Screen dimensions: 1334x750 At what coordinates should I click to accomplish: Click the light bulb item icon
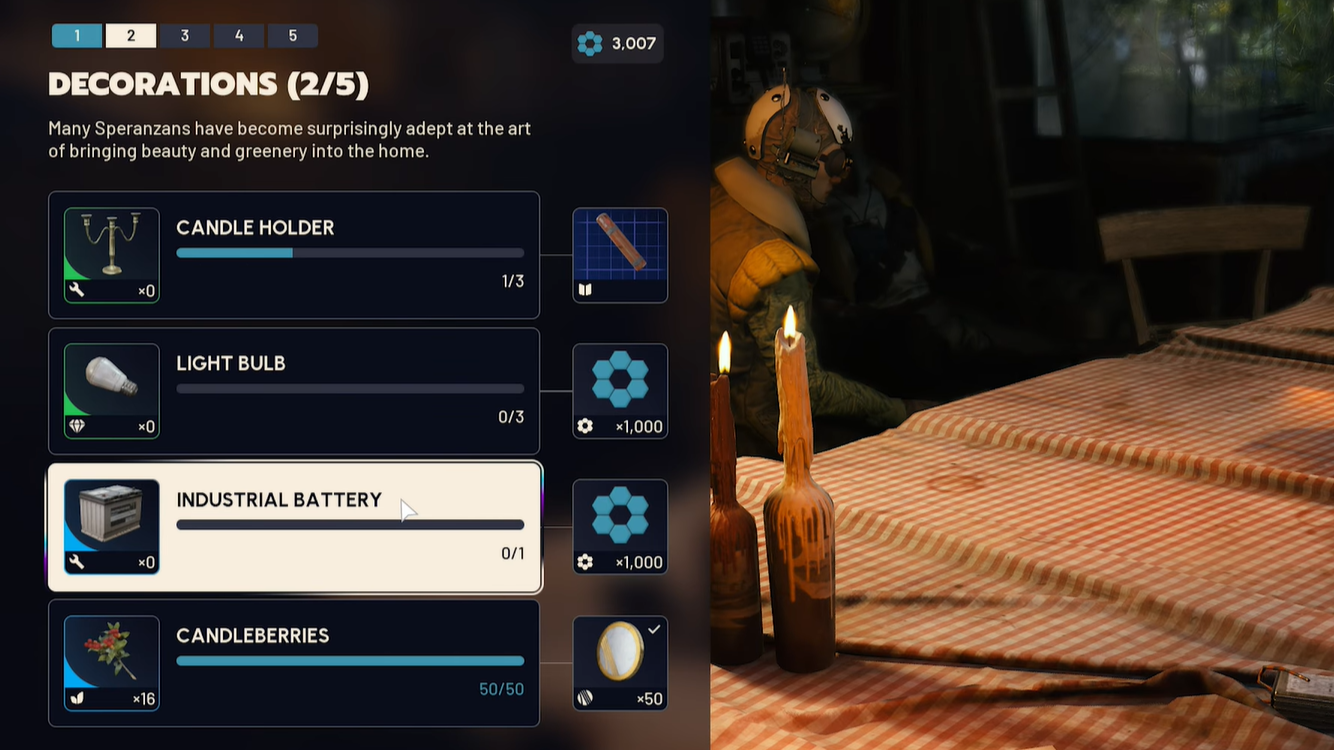[x=112, y=391]
